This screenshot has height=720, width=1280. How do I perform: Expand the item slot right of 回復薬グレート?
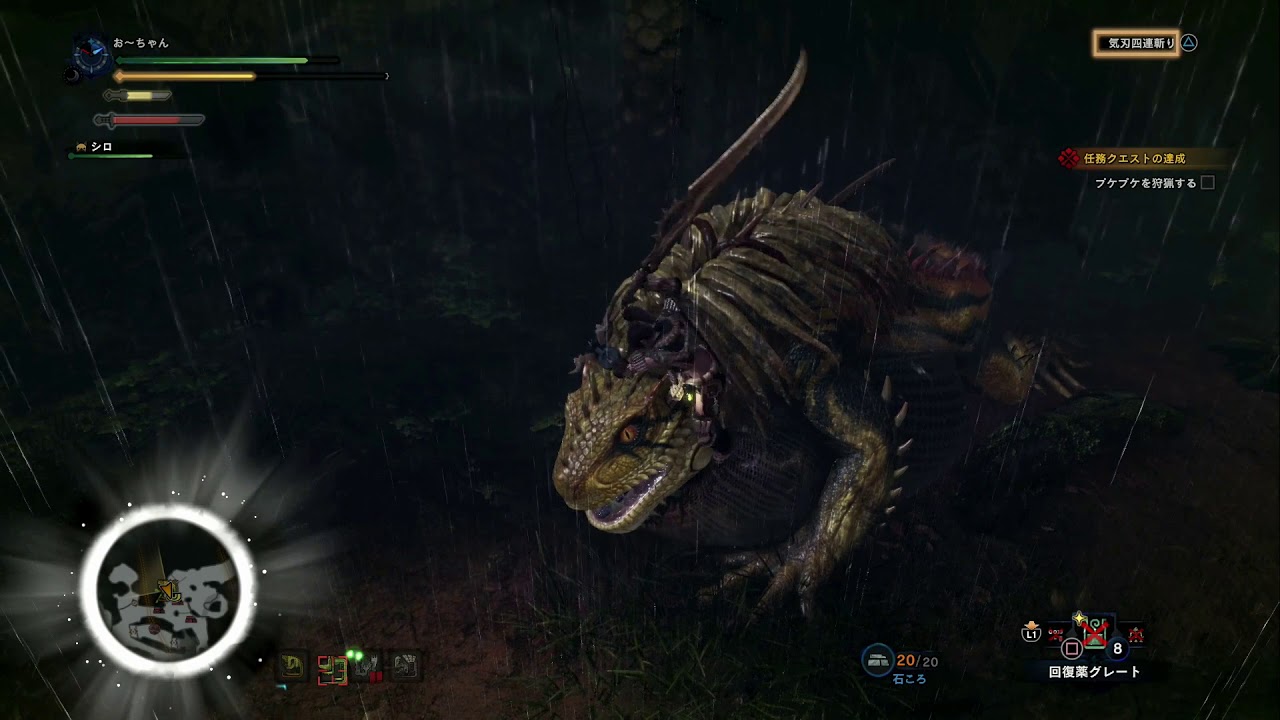point(1136,633)
